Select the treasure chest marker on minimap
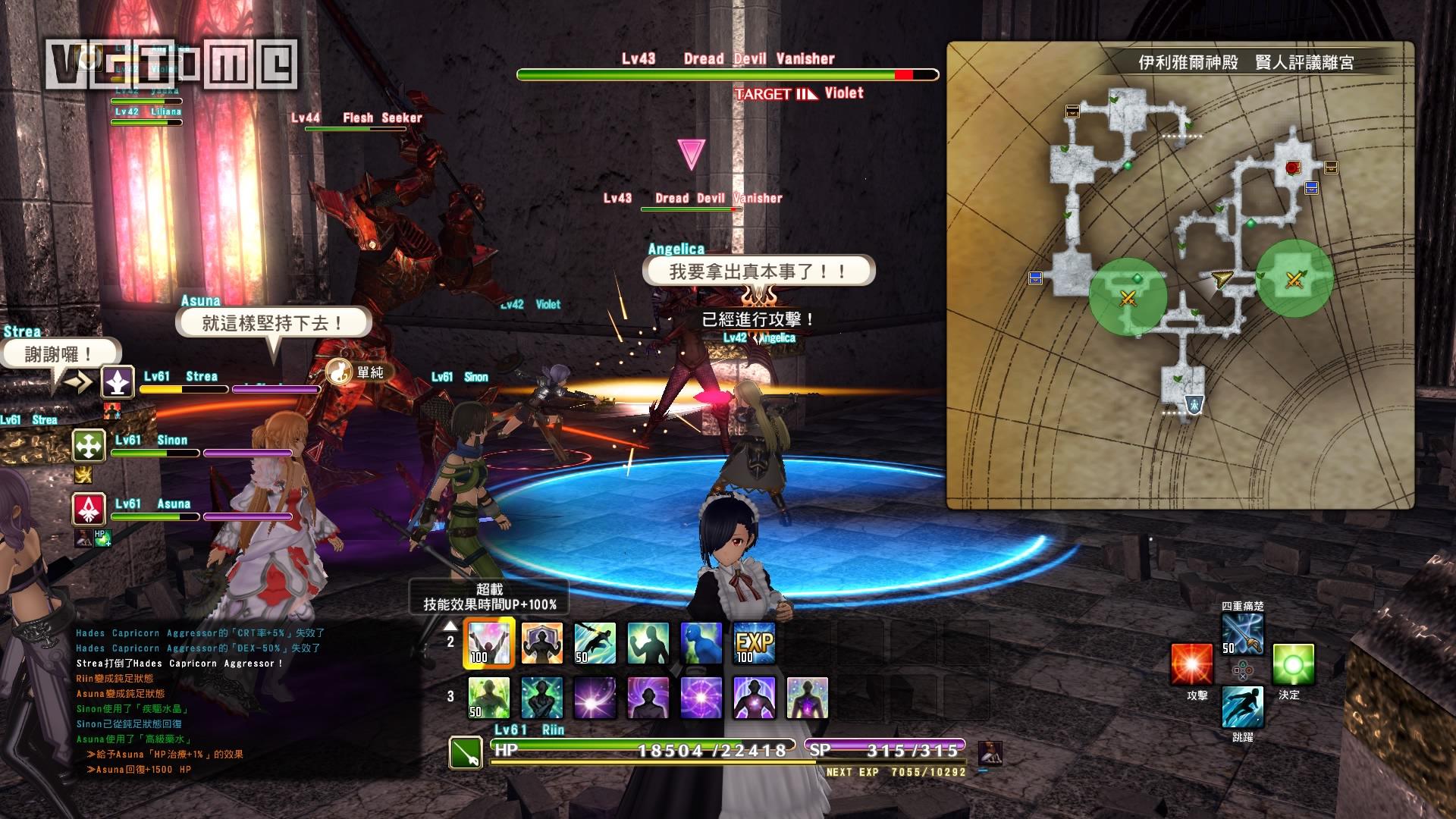Screen dimensions: 1456x819 [1072, 111]
